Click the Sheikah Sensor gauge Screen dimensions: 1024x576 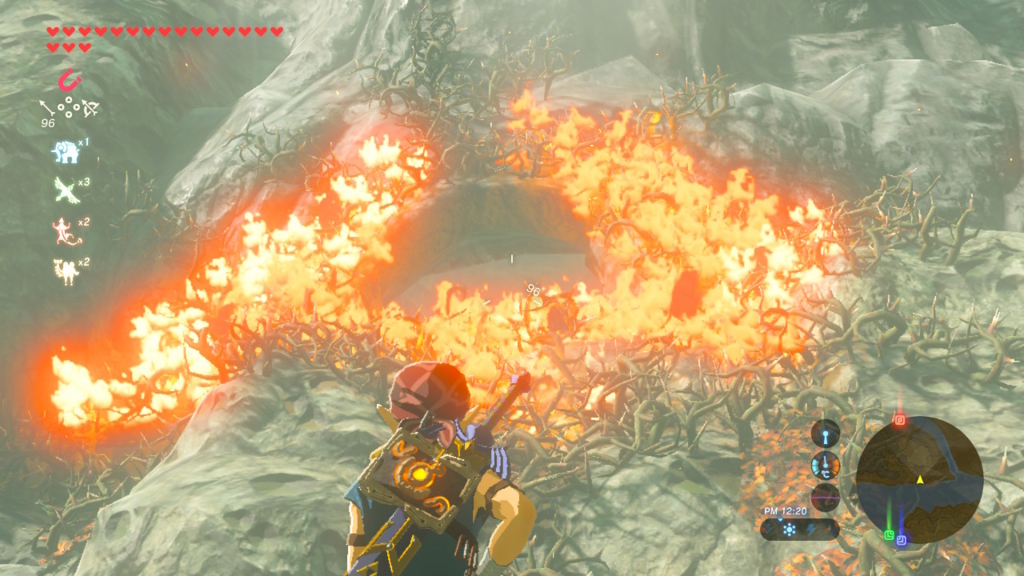coord(826,433)
